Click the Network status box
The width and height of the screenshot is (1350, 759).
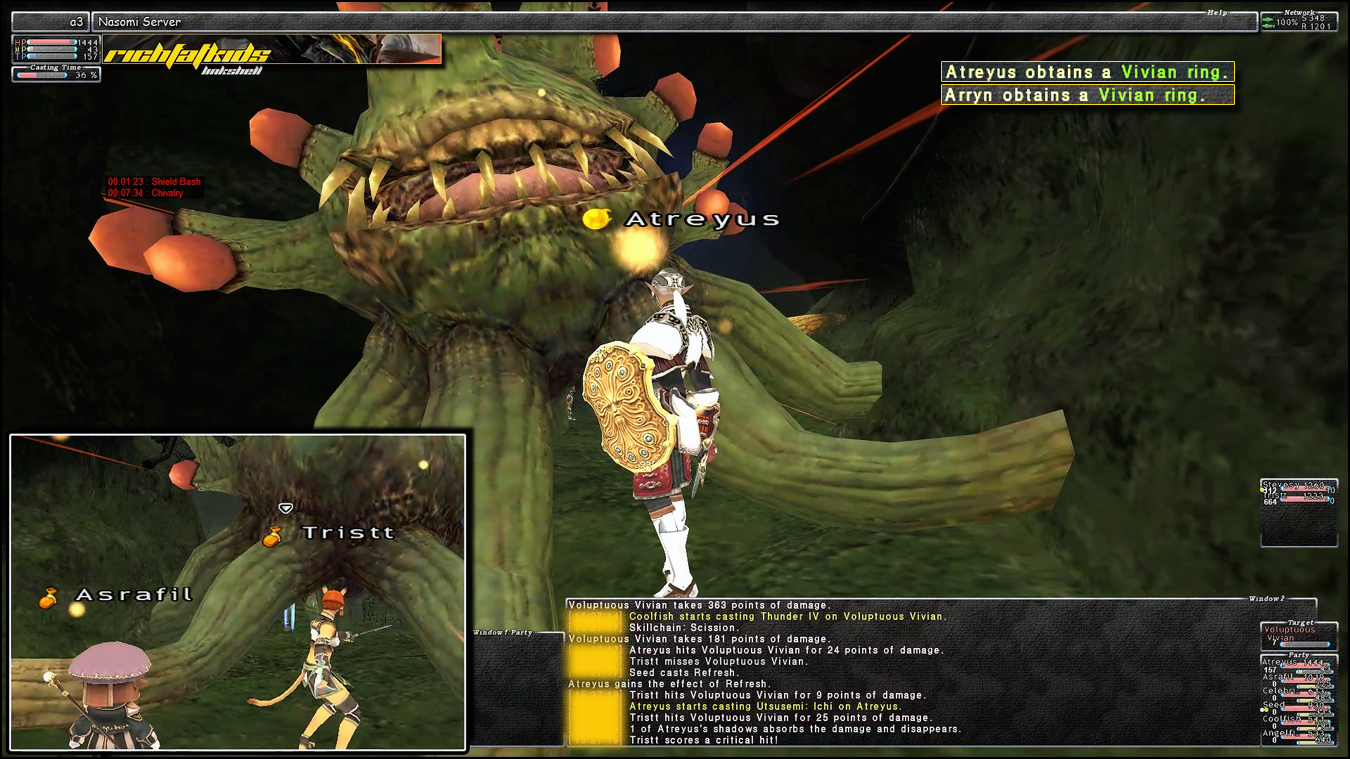coord(1298,21)
